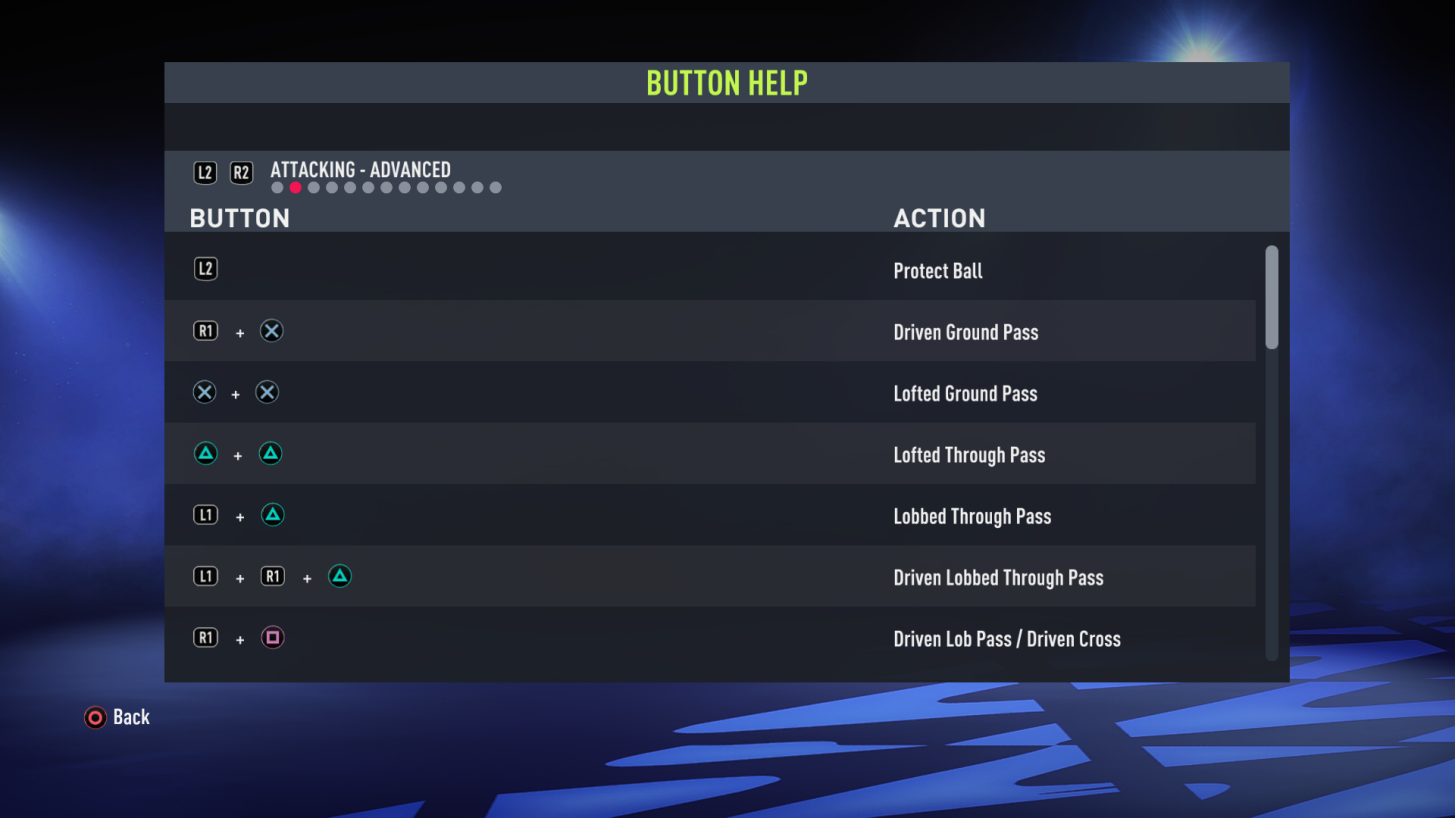This screenshot has width=1455, height=818.
Task: Click the Circle icon next to Back
Action: (x=93, y=717)
